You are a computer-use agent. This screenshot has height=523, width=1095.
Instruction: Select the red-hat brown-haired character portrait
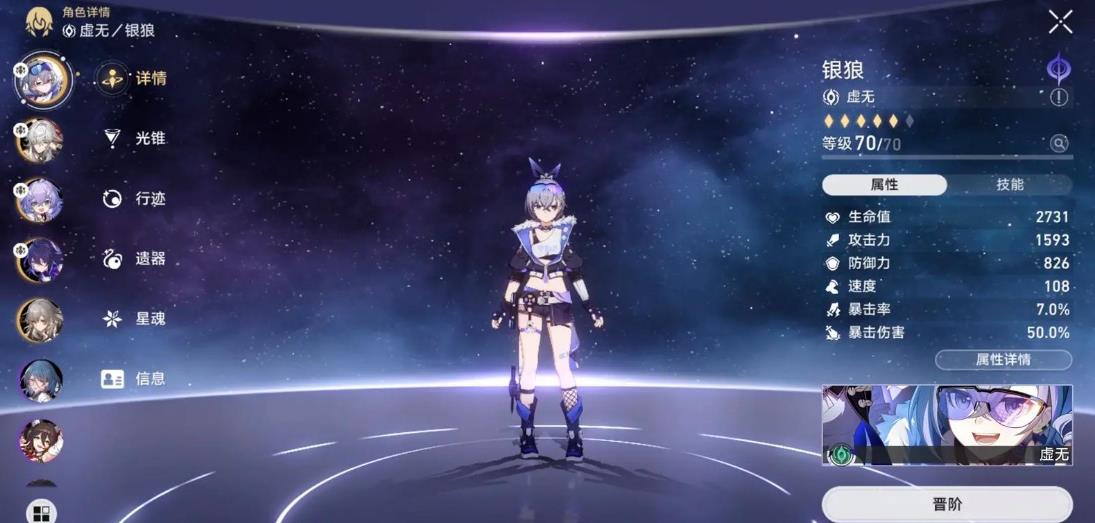click(x=42, y=439)
